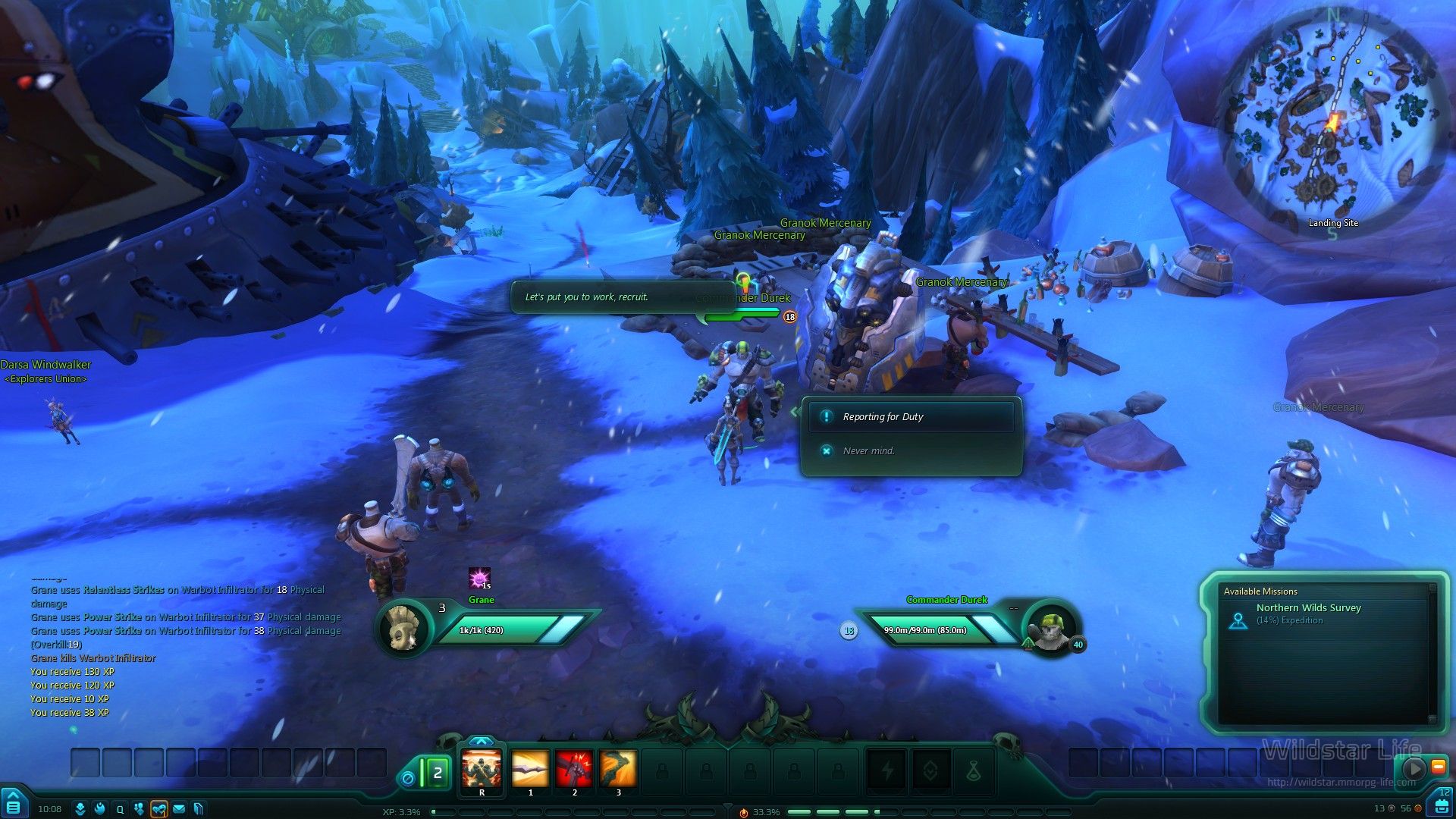Open the Q quest log icon
Image resolution: width=1456 pixels, height=819 pixels.
click(120, 809)
